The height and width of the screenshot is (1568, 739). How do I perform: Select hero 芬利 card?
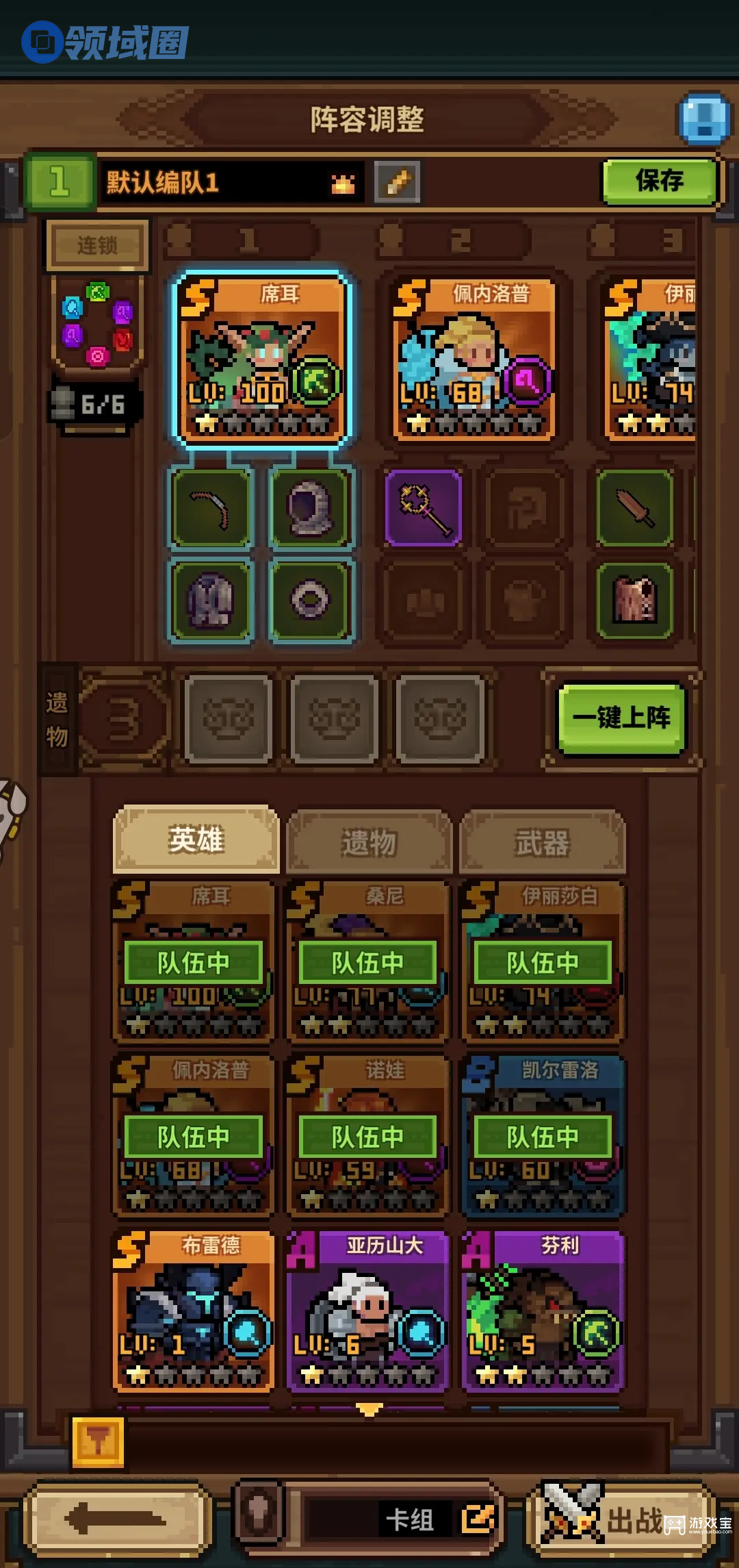tap(542, 1311)
